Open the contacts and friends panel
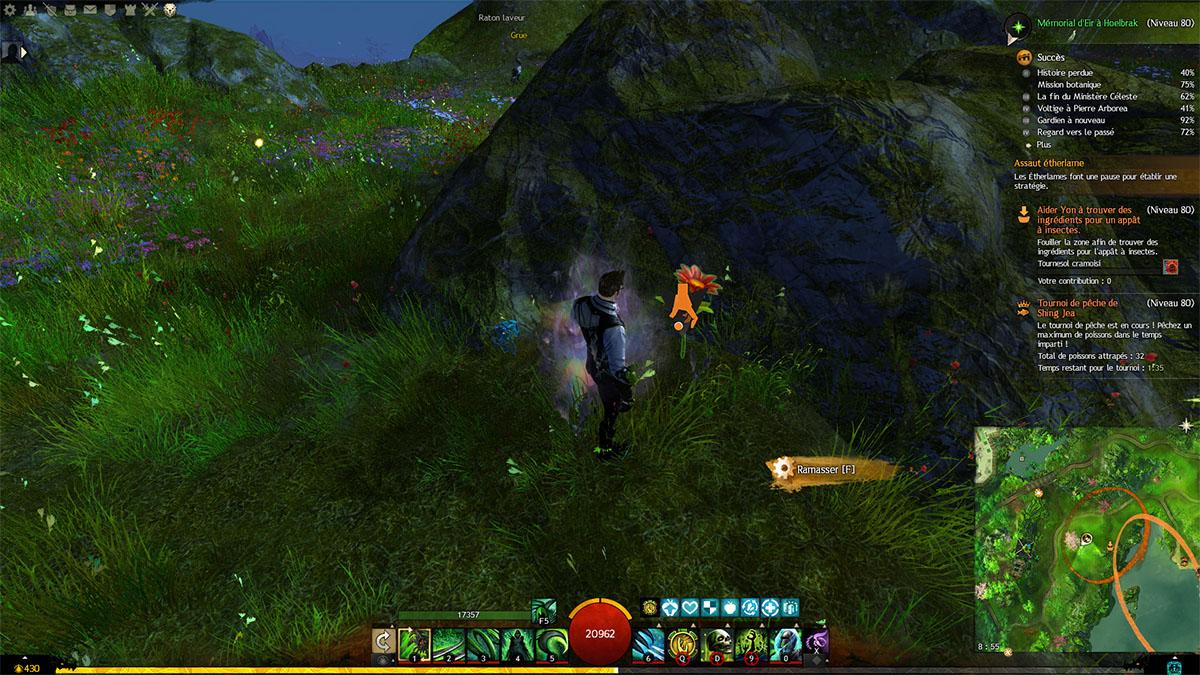The width and height of the screenshot is (1200, 675). point(30,10)
